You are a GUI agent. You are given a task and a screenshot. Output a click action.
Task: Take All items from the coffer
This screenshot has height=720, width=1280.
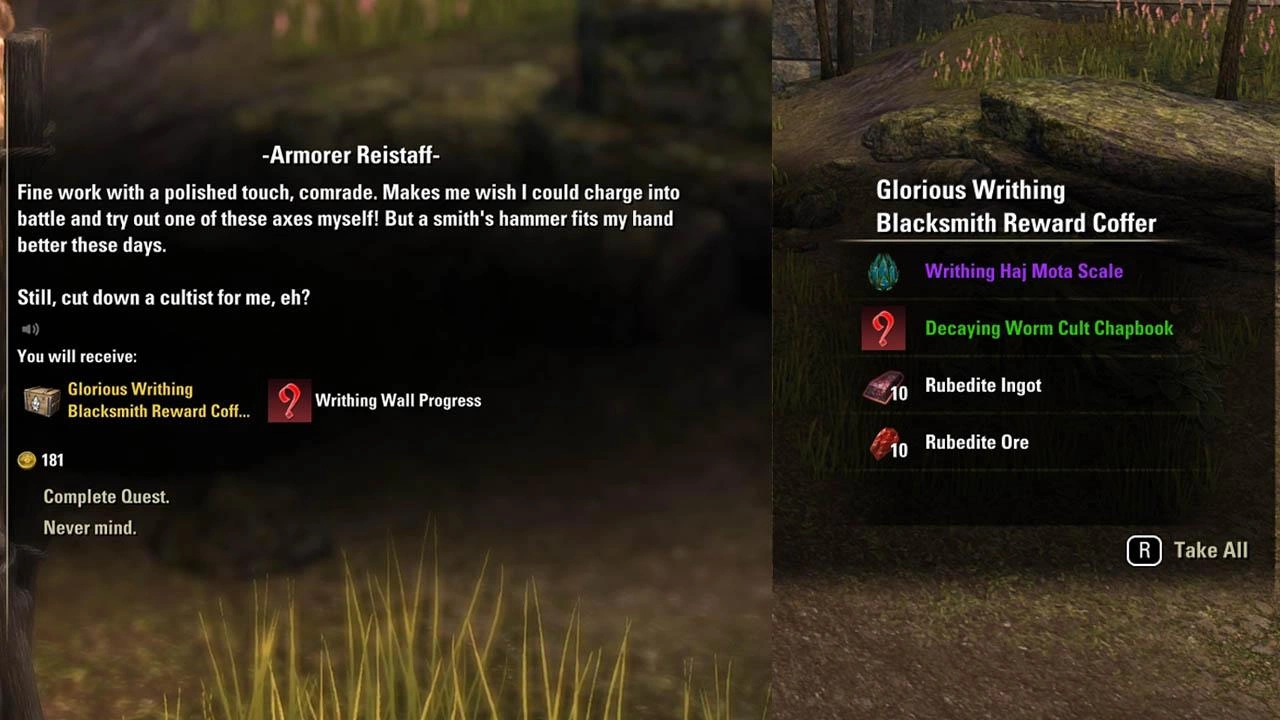coord(1188,550)
